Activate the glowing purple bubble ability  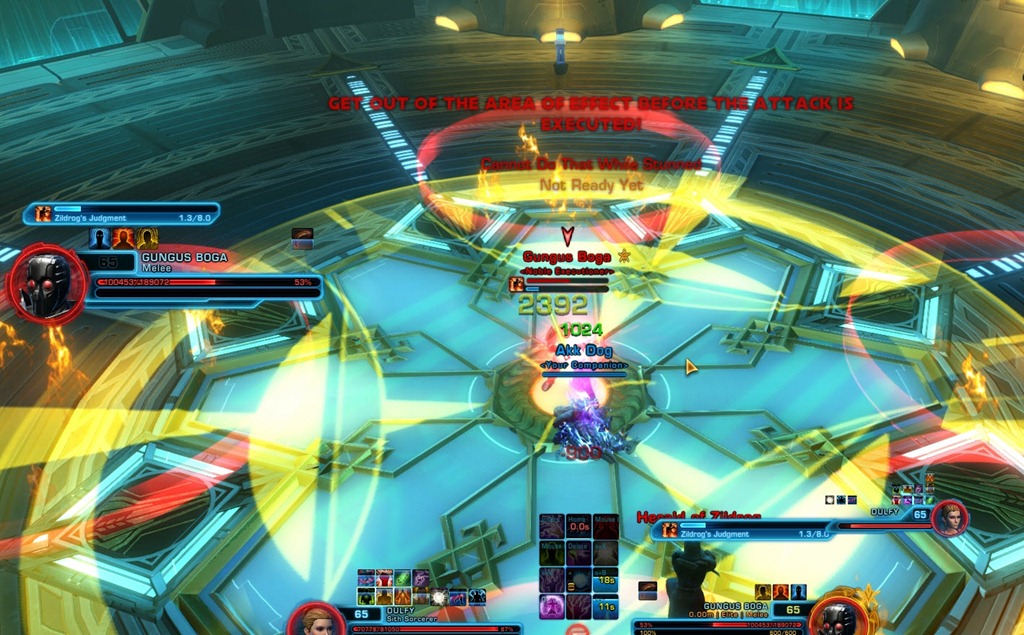click(551, 606)
